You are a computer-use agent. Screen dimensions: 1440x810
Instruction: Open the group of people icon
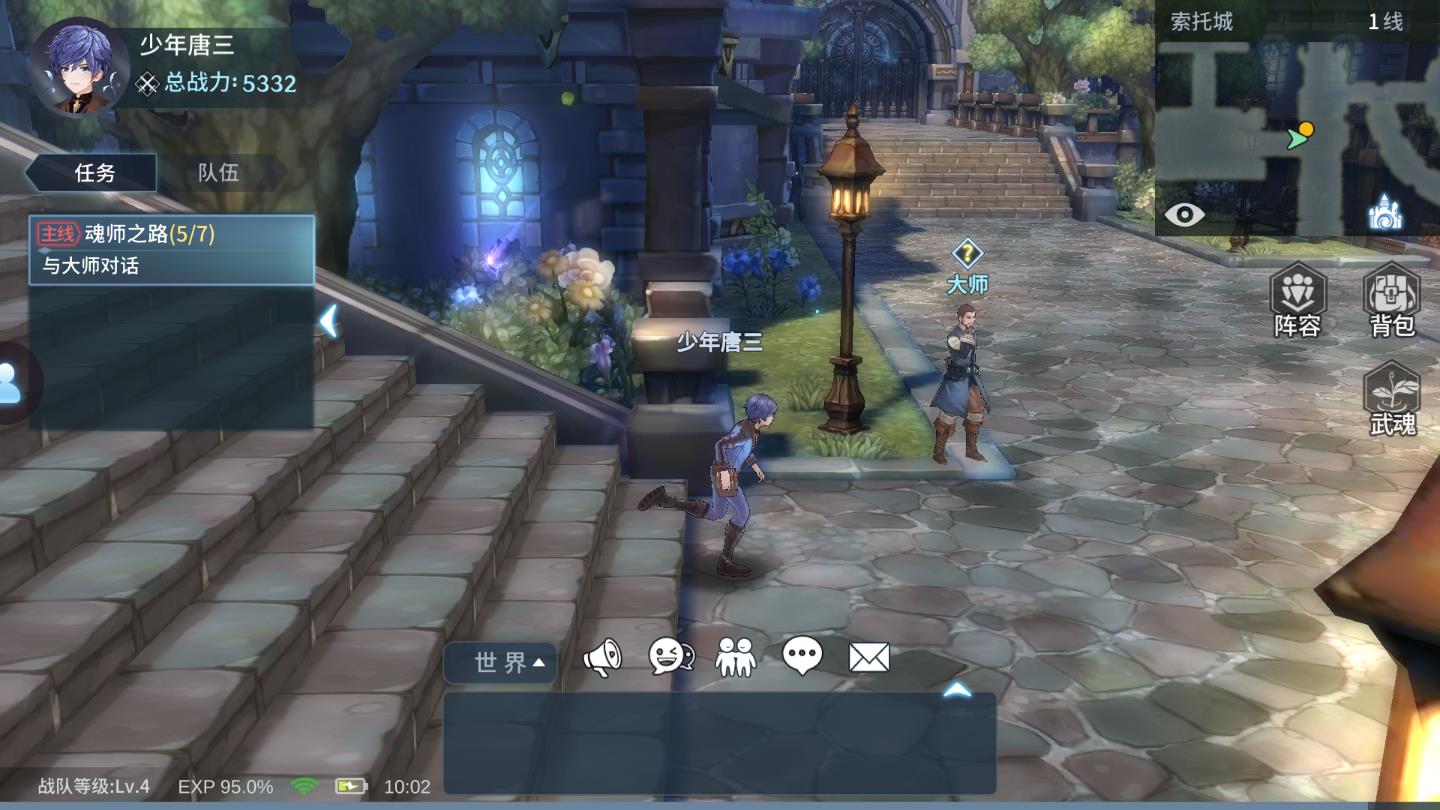click(x=736, y=657)
